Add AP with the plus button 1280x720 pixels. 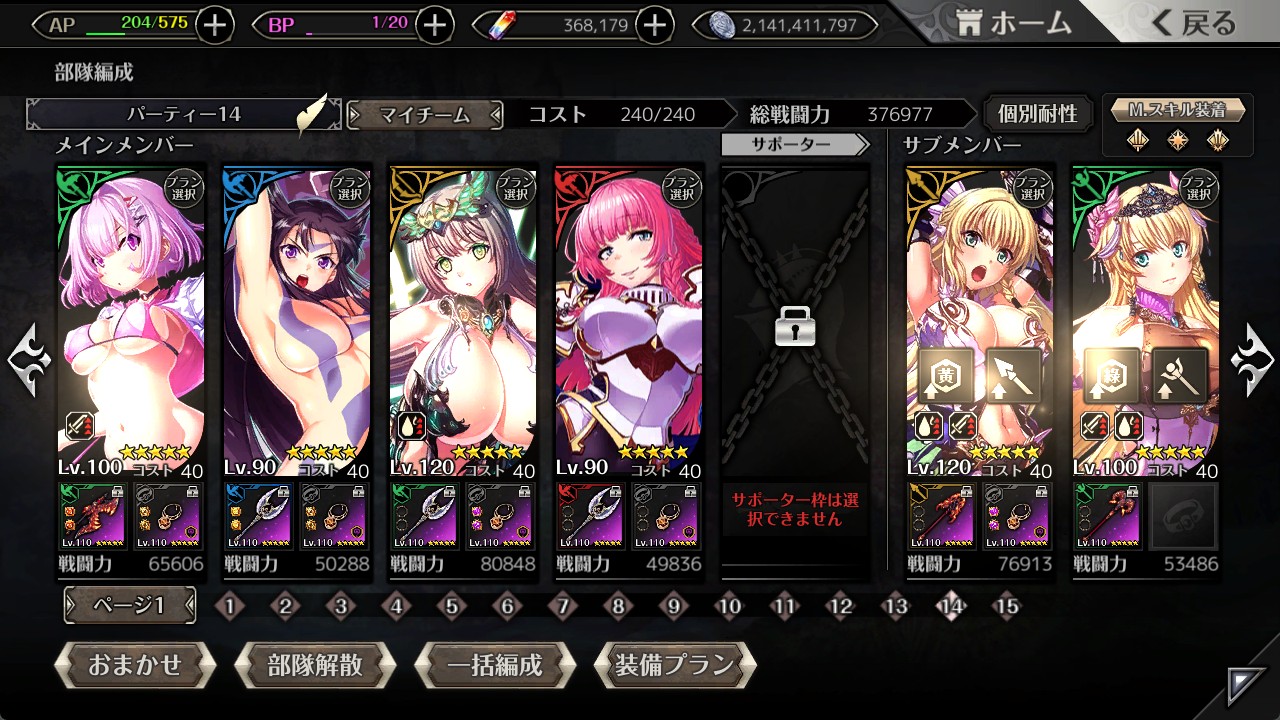(x=215, y=25)
